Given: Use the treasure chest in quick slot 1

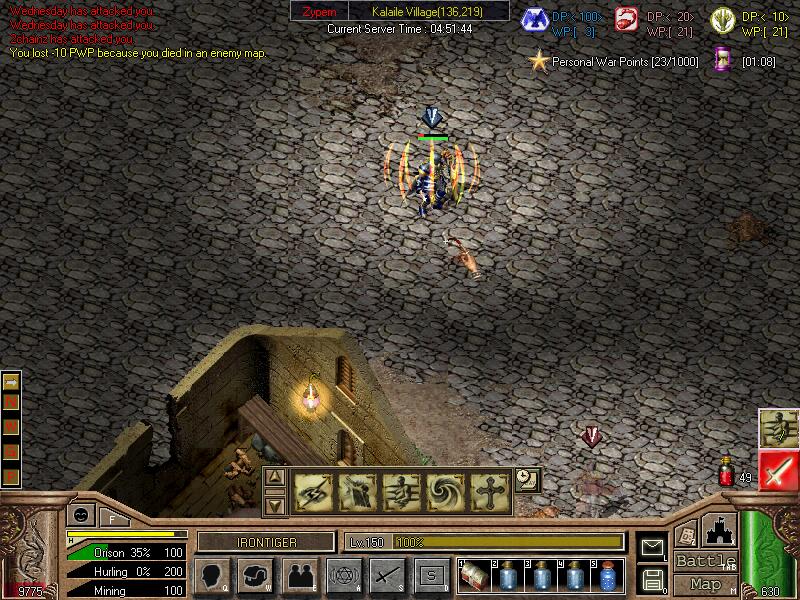Looking at the screenshot, I should [x=474, y=576].
